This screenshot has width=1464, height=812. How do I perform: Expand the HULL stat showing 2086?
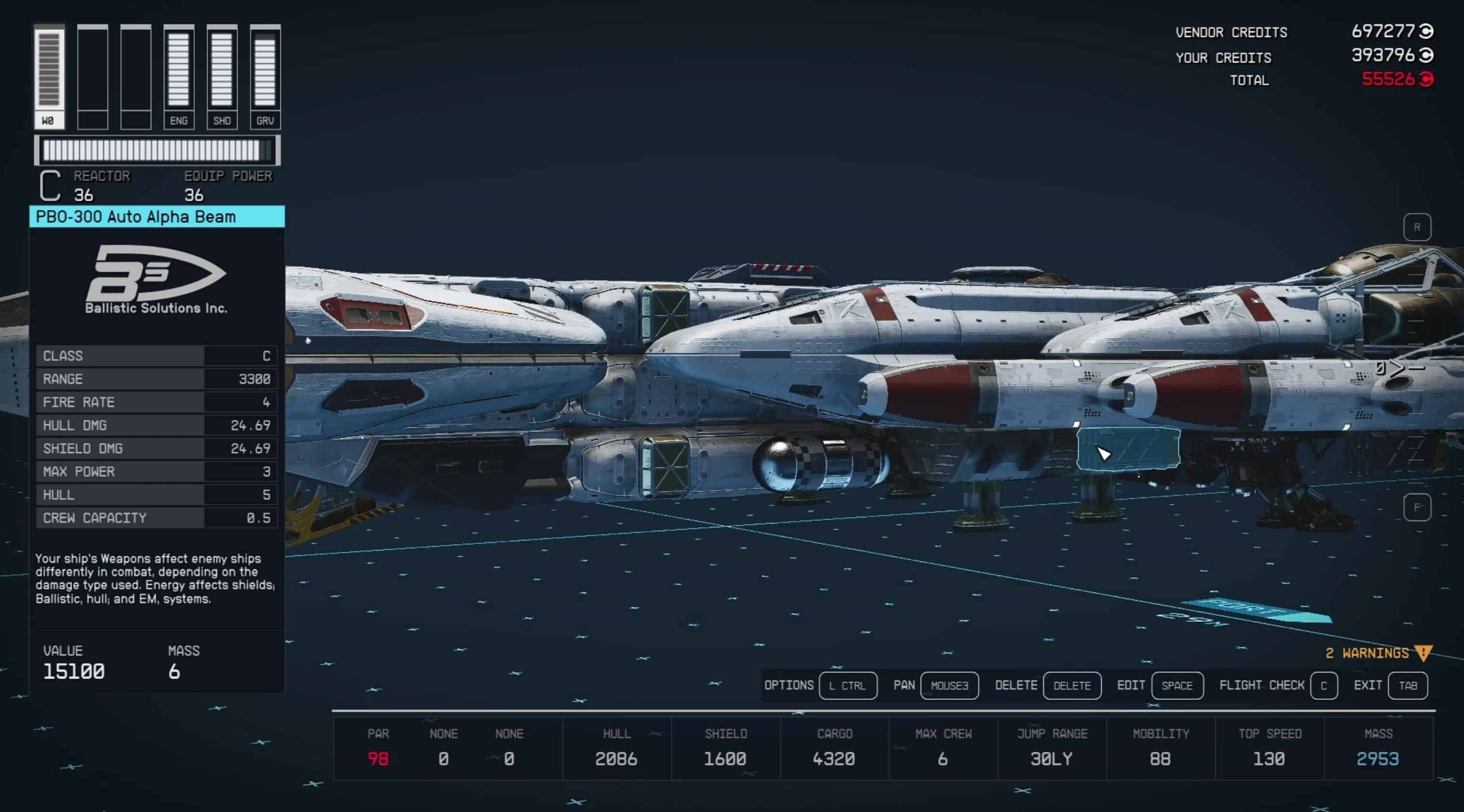tap(616, 747)
